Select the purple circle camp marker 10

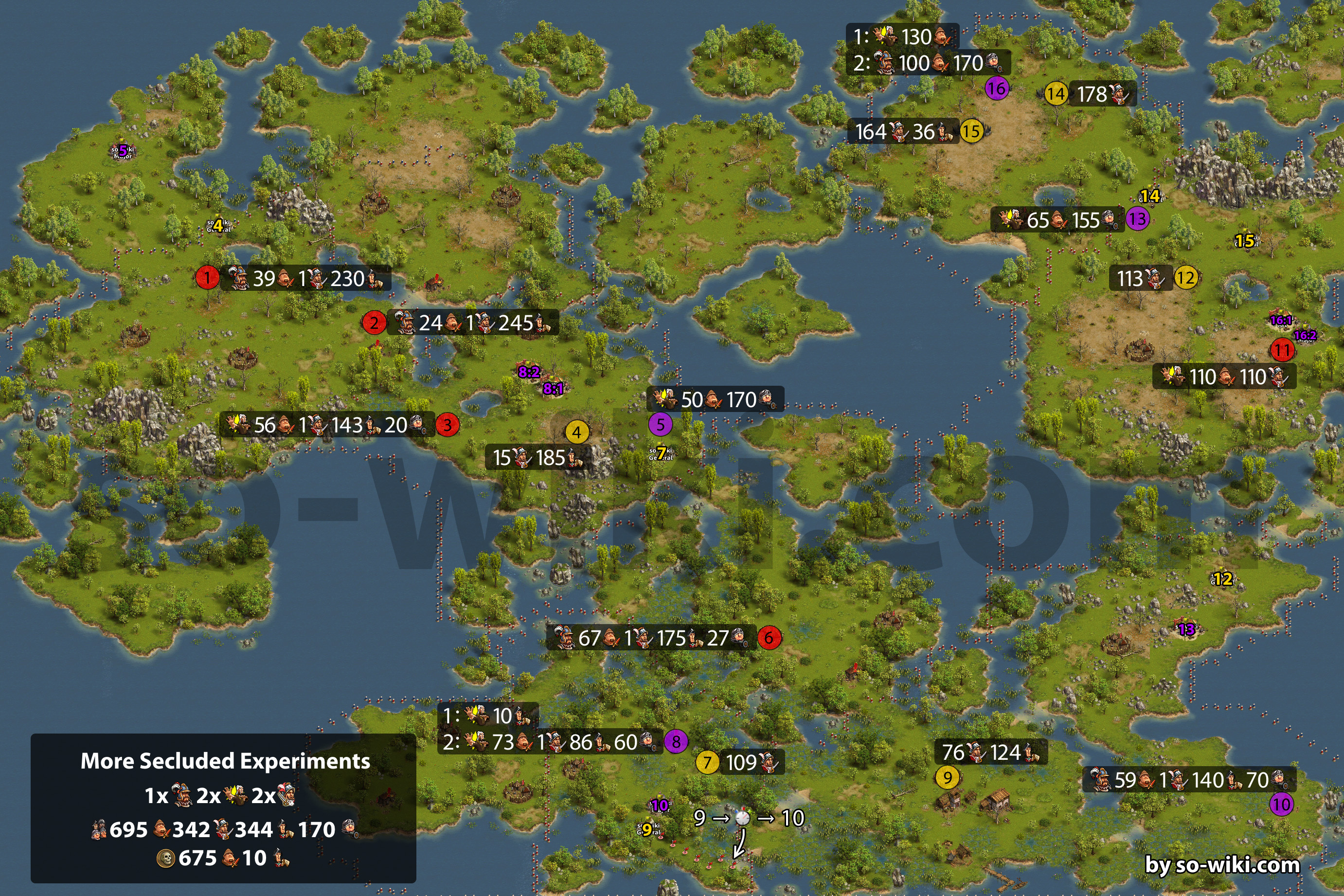[x=1281, y=805]
